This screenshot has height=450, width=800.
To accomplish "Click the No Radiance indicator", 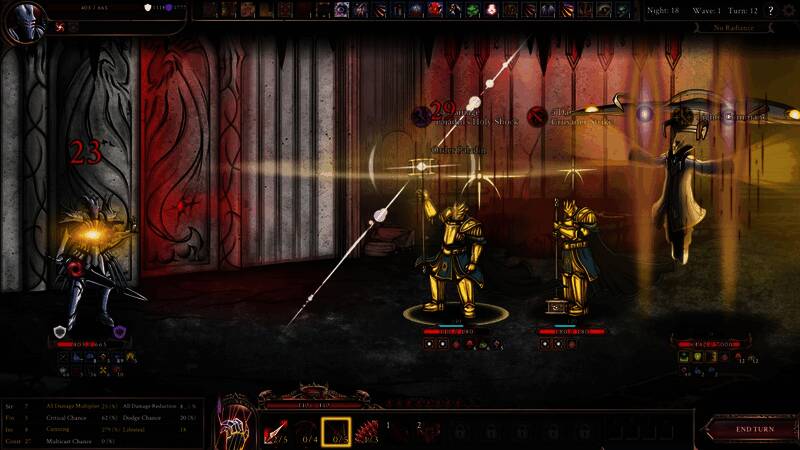I will (x=734, y=27).
